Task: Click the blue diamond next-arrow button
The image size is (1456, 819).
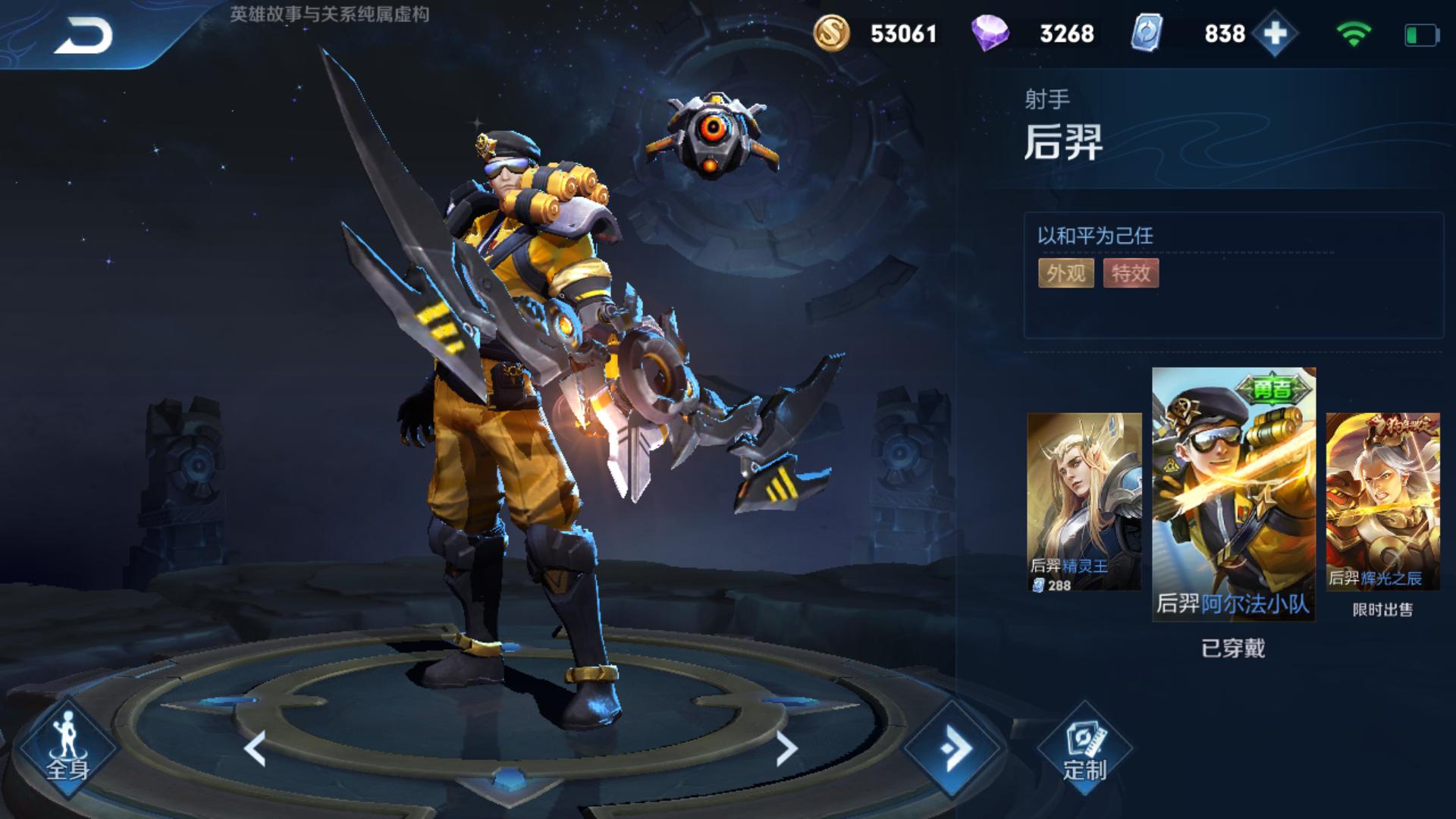Action: [953, 748]
